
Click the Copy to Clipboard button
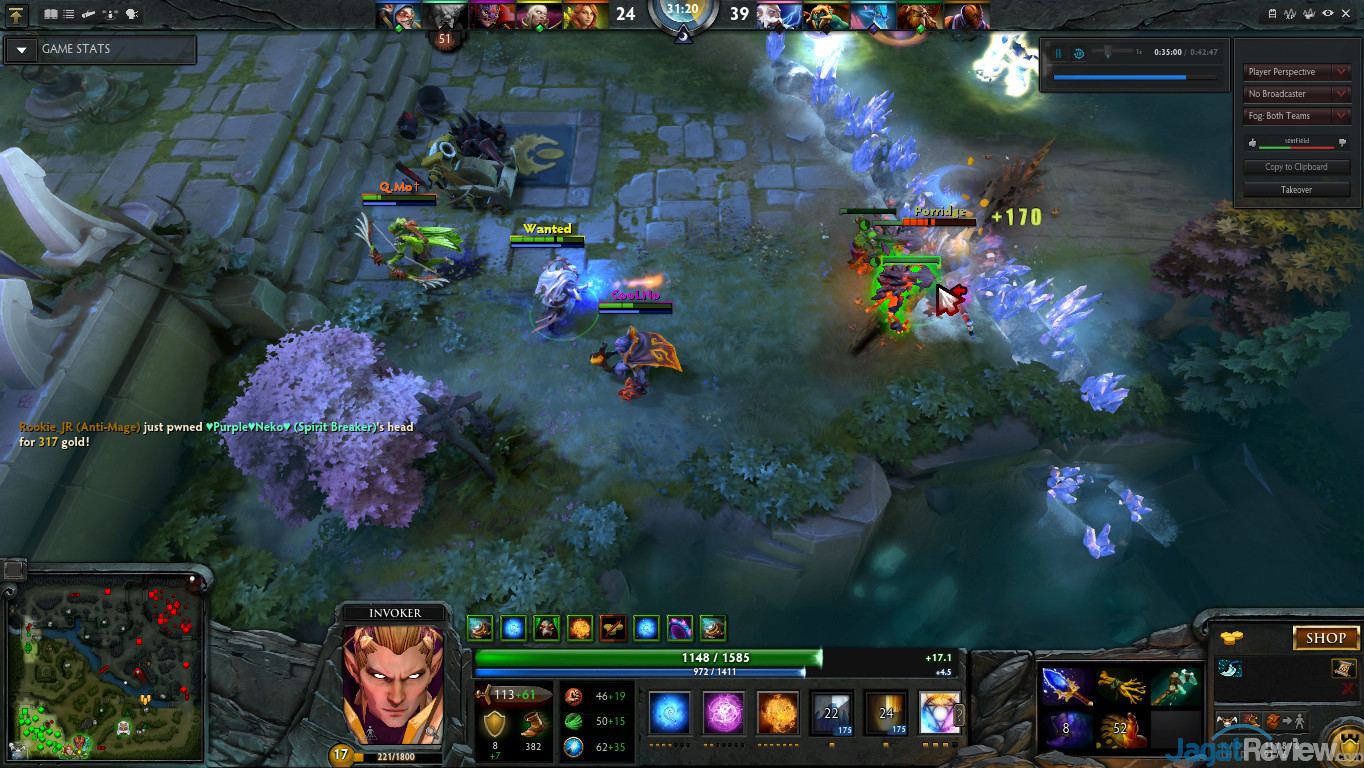(1296, 167)
